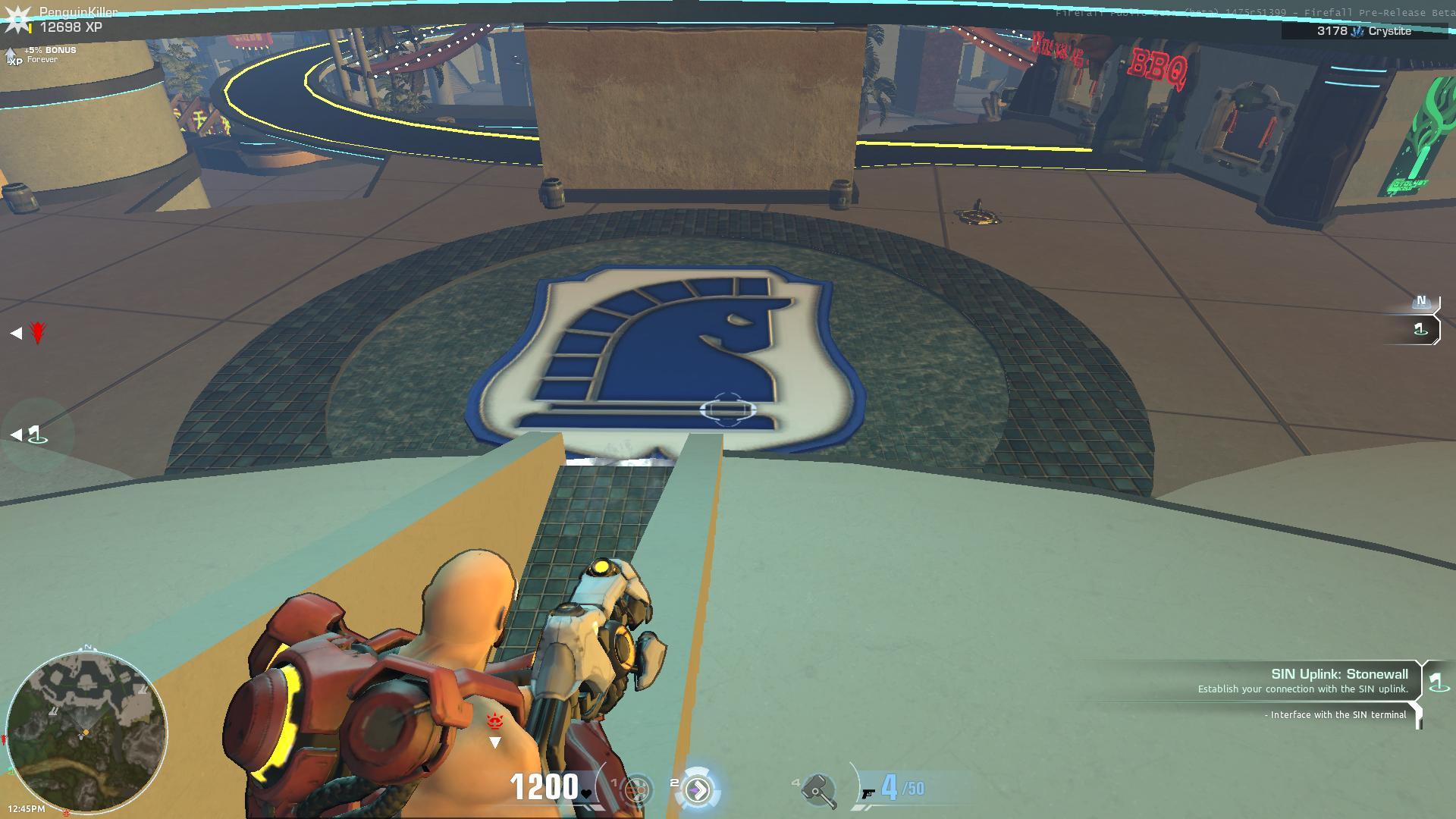Open the minimap in the bottom left

pos(86,732)
